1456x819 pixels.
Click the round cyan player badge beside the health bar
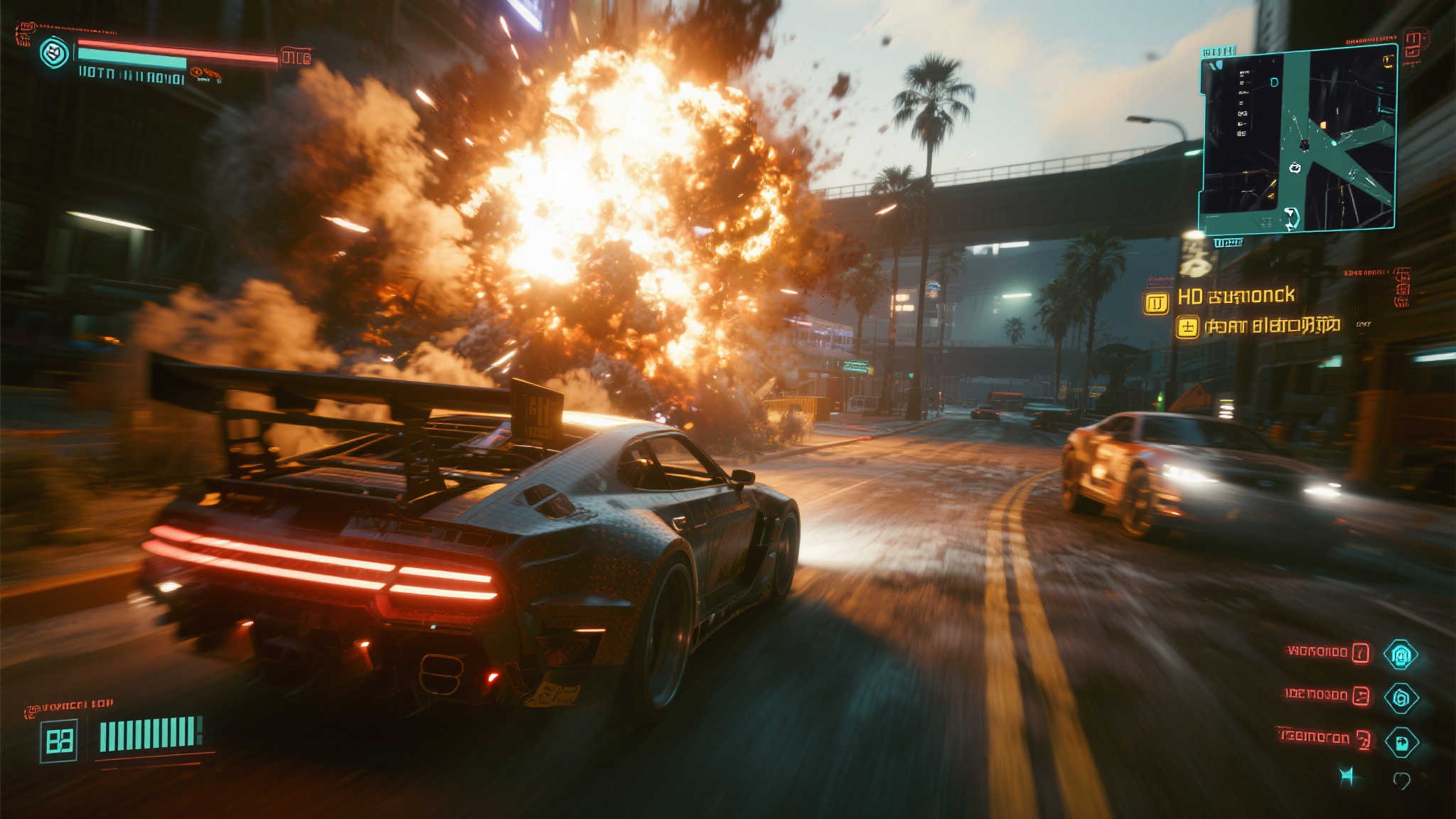pyautogui.click(x=54, y=53)
